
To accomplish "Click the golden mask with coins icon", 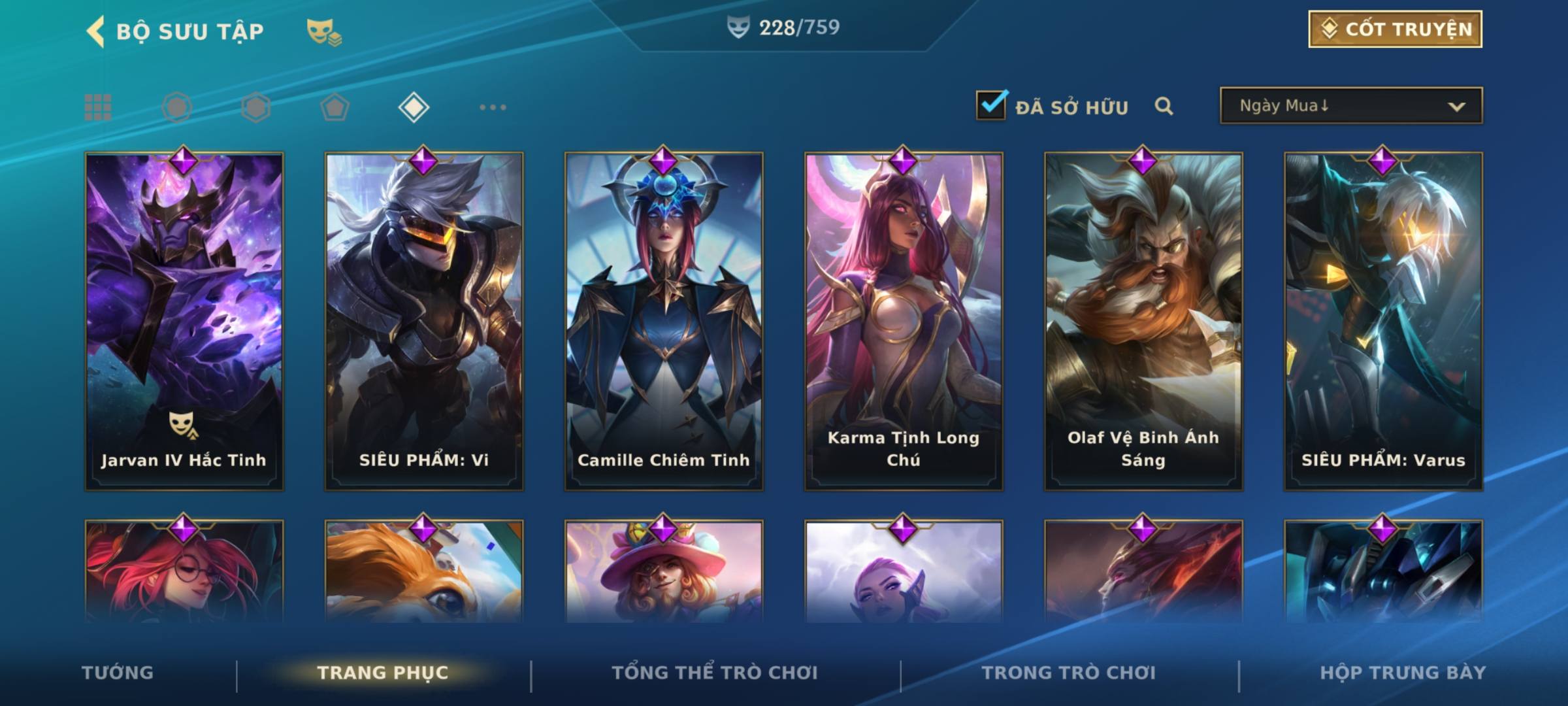I will click(323, 32).
